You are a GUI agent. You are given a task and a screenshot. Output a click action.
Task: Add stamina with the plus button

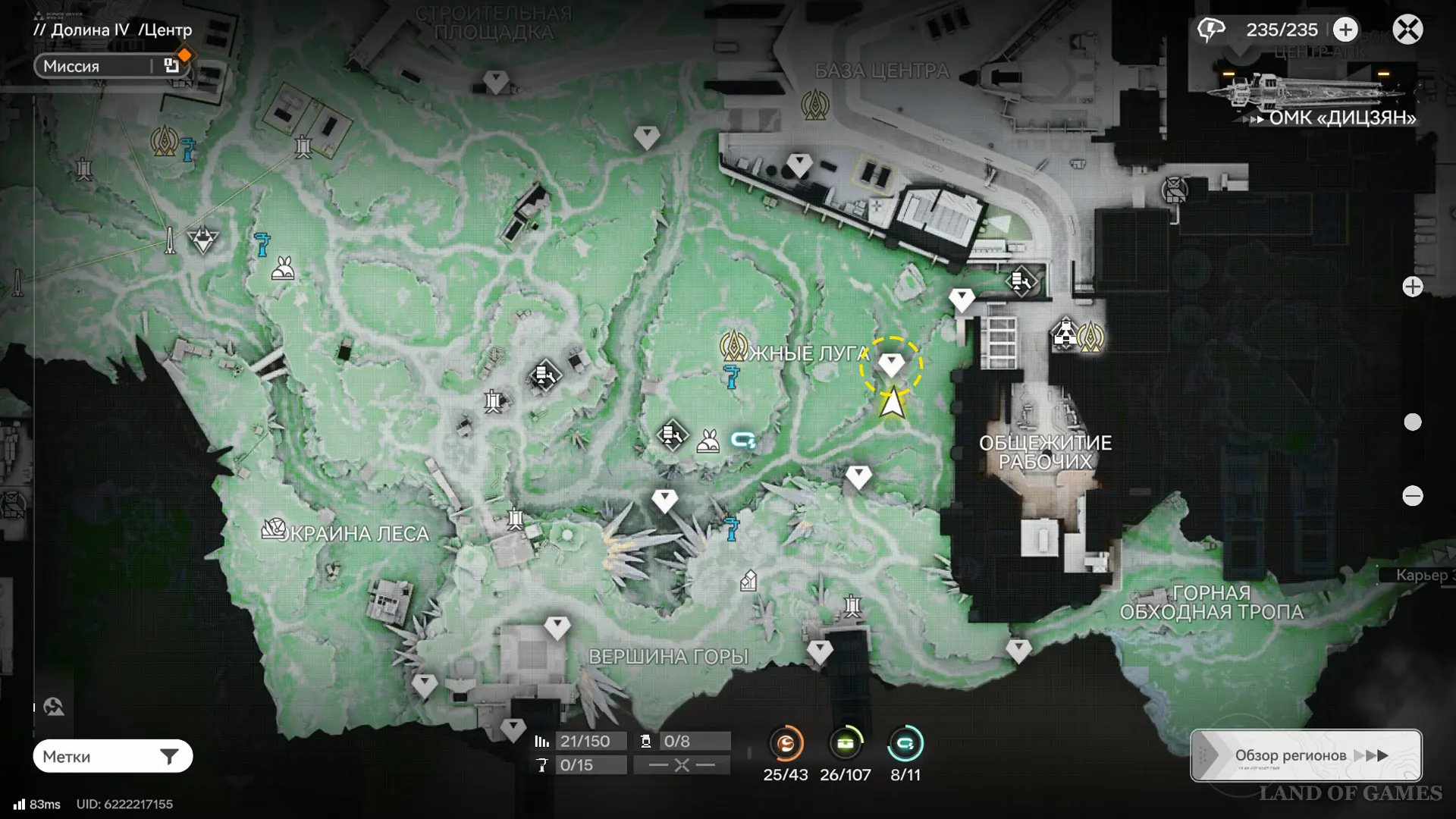(x=1345, y=30)
